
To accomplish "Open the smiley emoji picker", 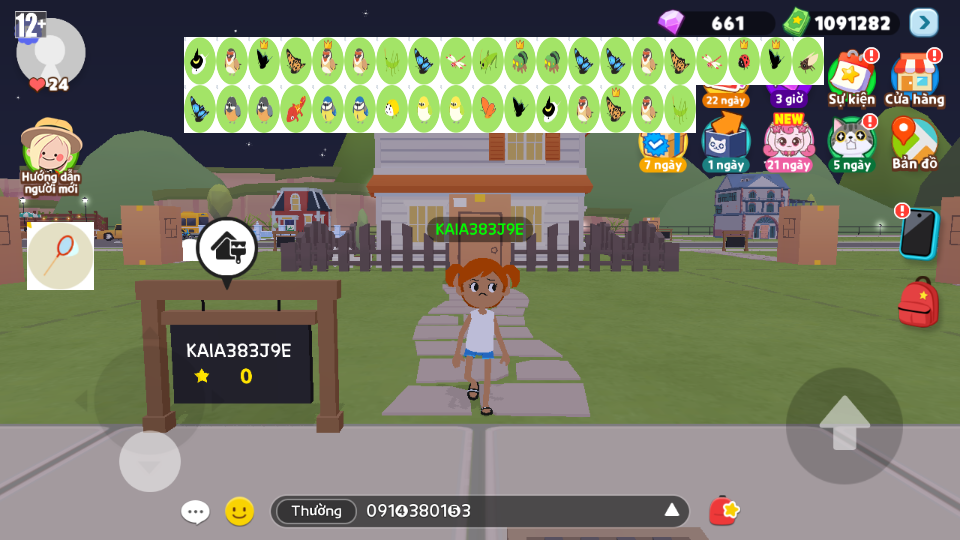I will click(239, 511).
